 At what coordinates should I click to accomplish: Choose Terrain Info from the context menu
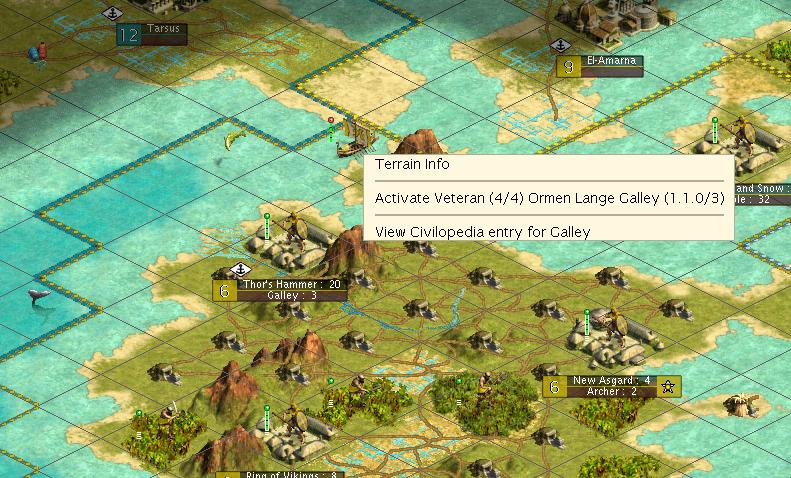[x=412, y=165]
